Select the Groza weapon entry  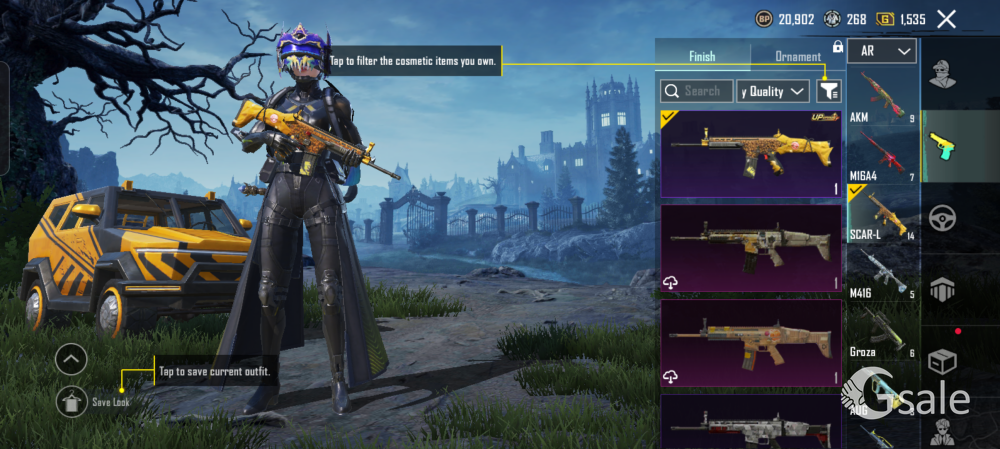pos(882,330)
